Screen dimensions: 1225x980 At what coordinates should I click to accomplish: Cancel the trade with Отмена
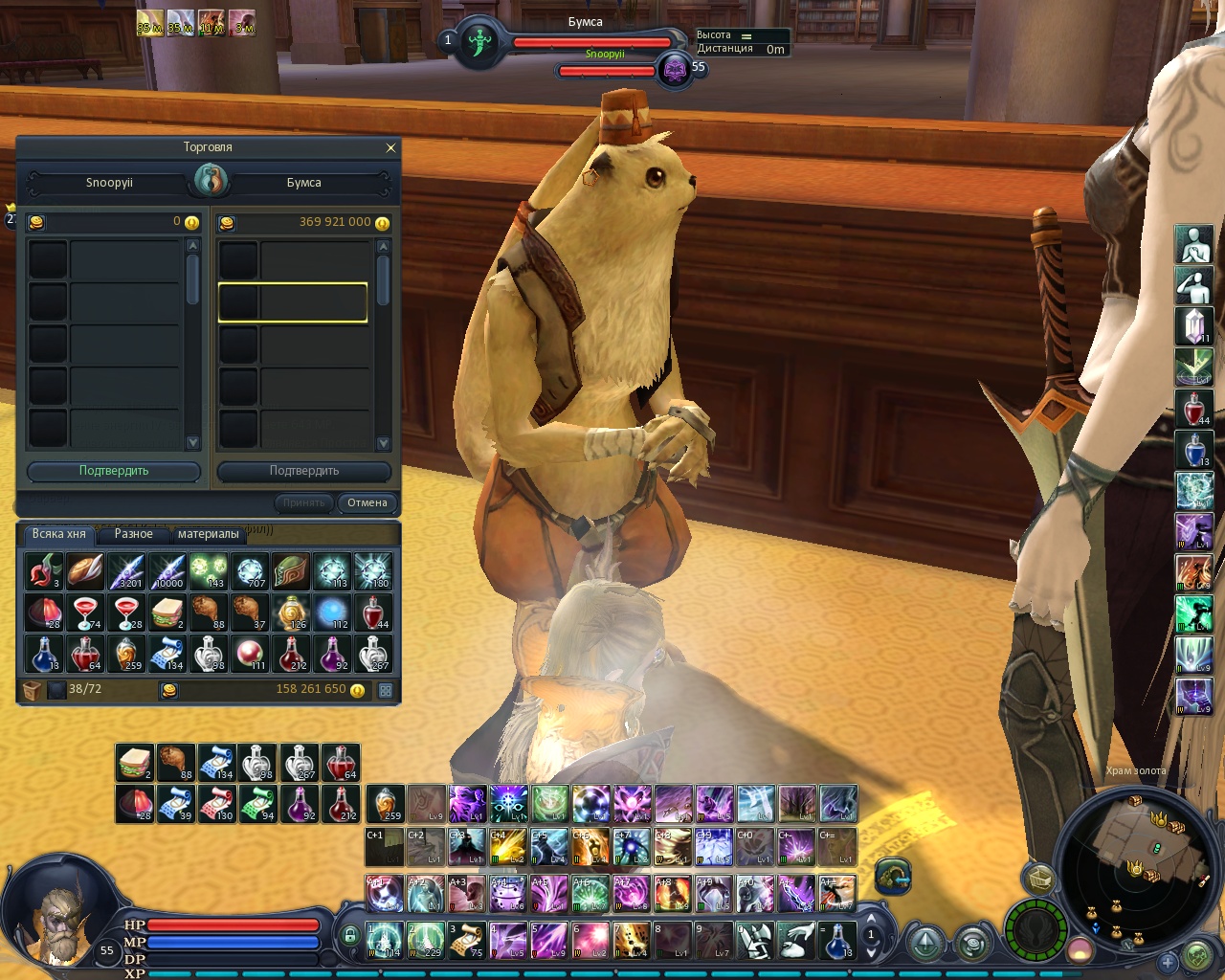click(x=367, y=502)
